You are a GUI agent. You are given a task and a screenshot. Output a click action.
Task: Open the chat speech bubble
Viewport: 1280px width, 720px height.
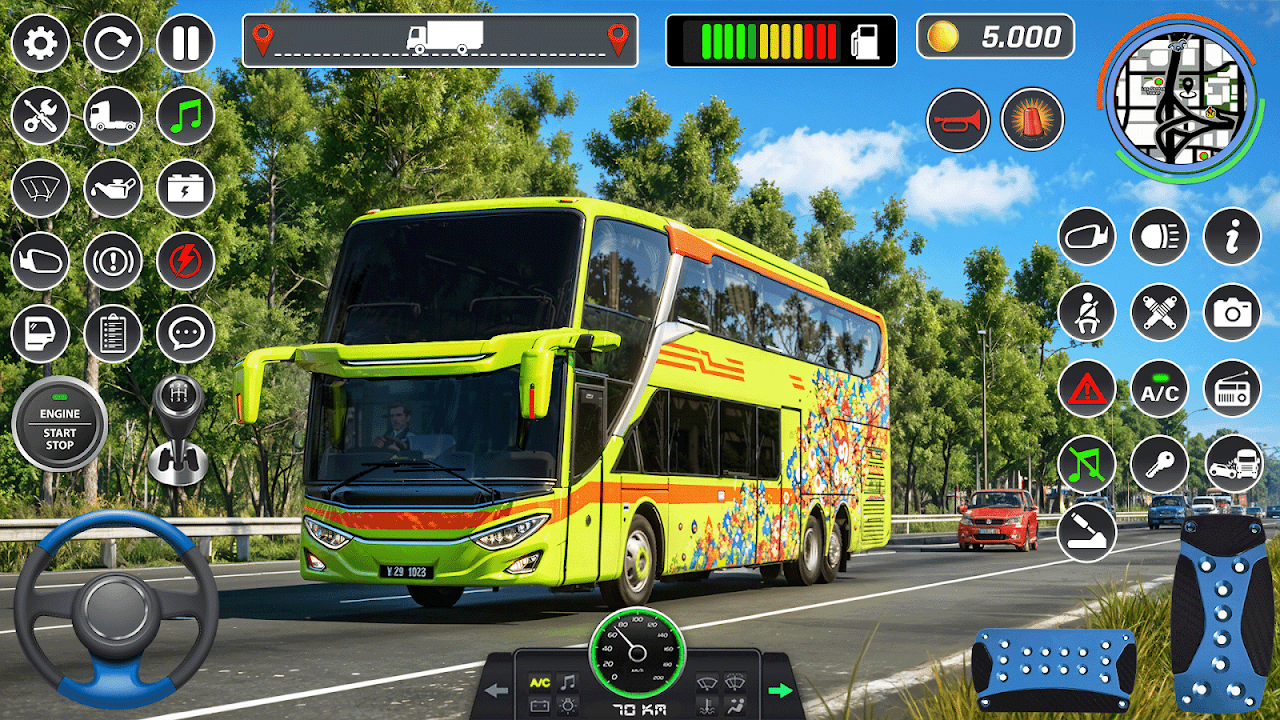click(185, 334)
